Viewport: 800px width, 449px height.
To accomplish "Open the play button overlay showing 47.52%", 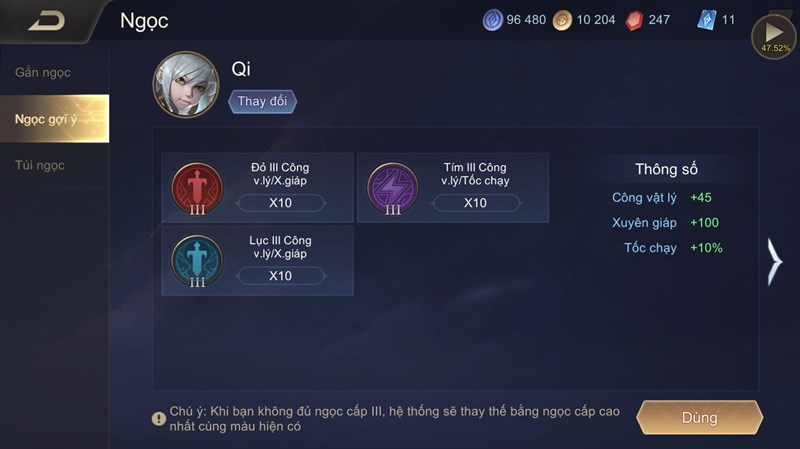I will coord(773,36).
